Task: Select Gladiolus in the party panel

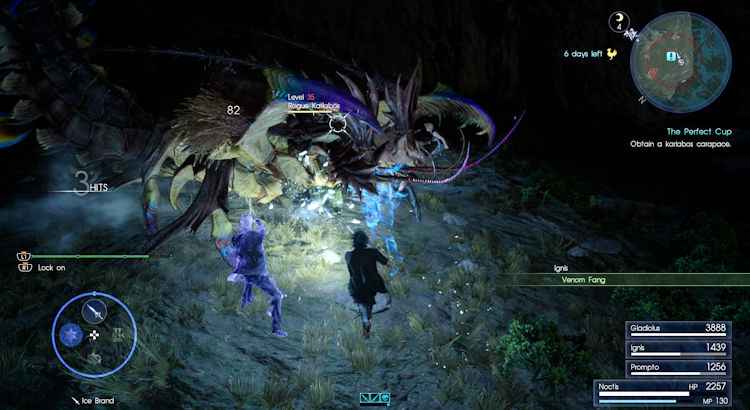Action: (687, 328)
